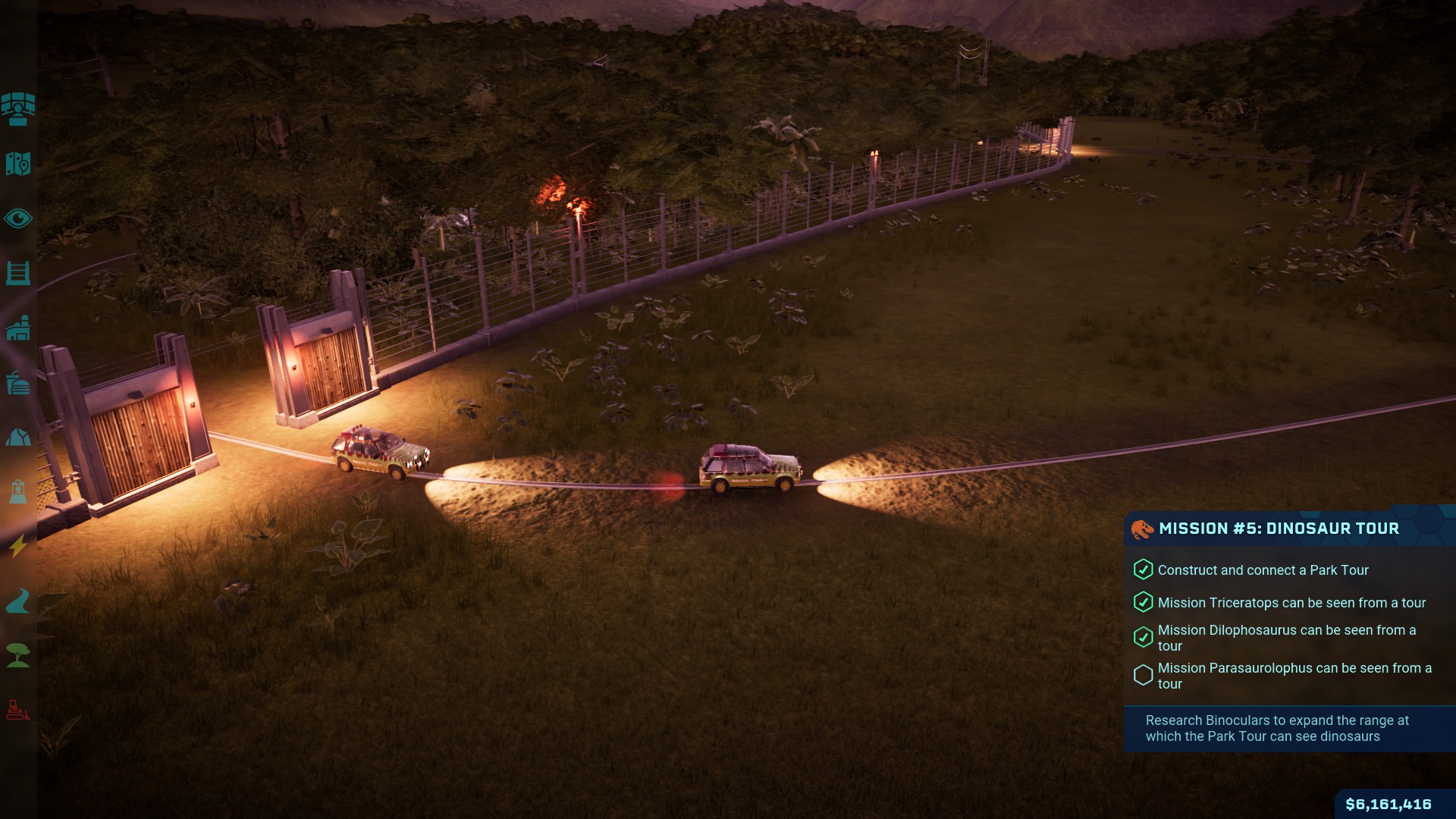Open the guest attractions build menu
This screenshot has height=819, width=1456.
(x=18, y=492)
